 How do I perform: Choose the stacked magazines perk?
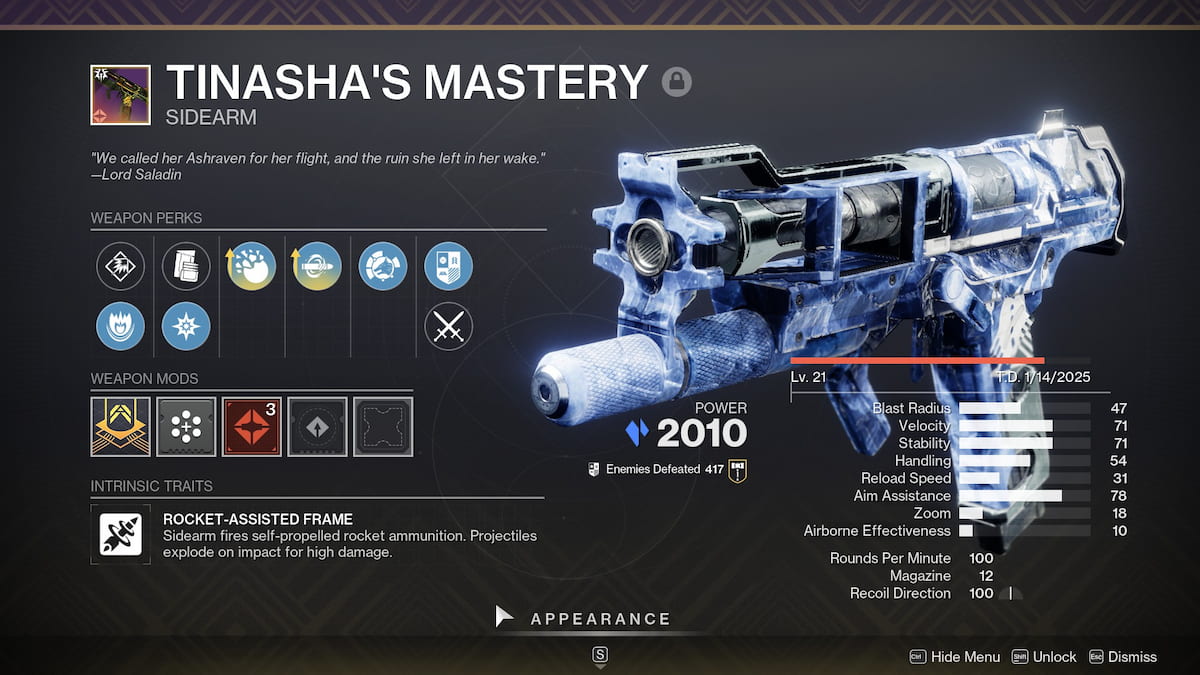click(186, 266)
